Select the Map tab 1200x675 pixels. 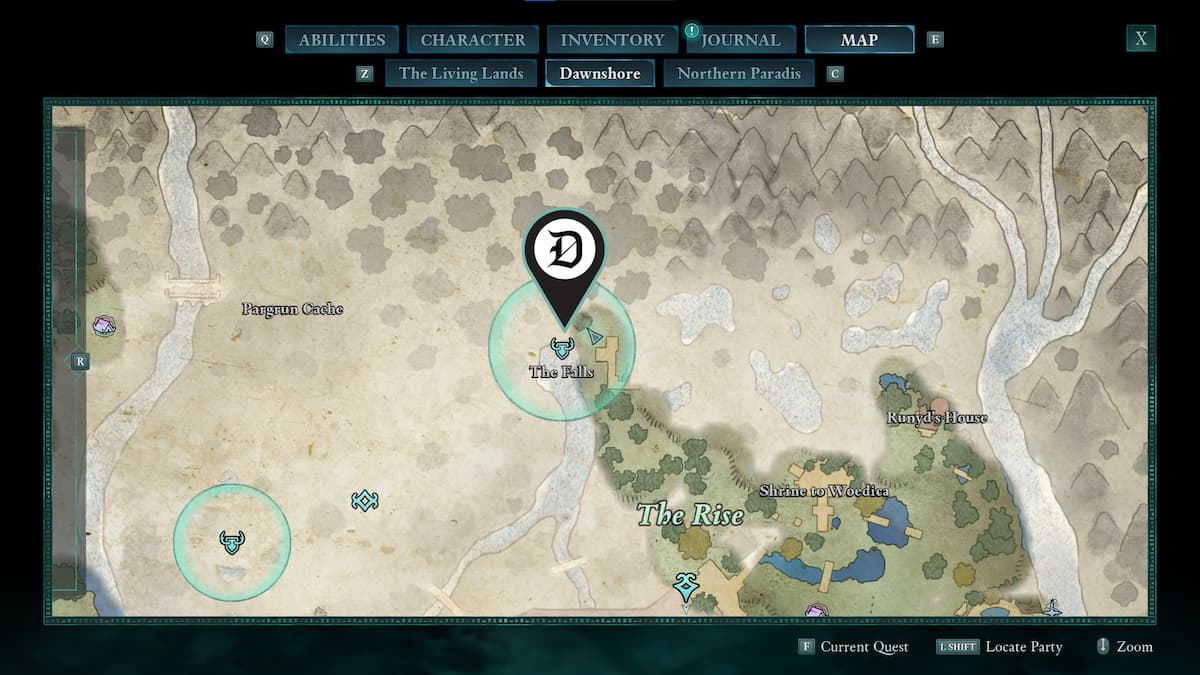coord(859,40)
